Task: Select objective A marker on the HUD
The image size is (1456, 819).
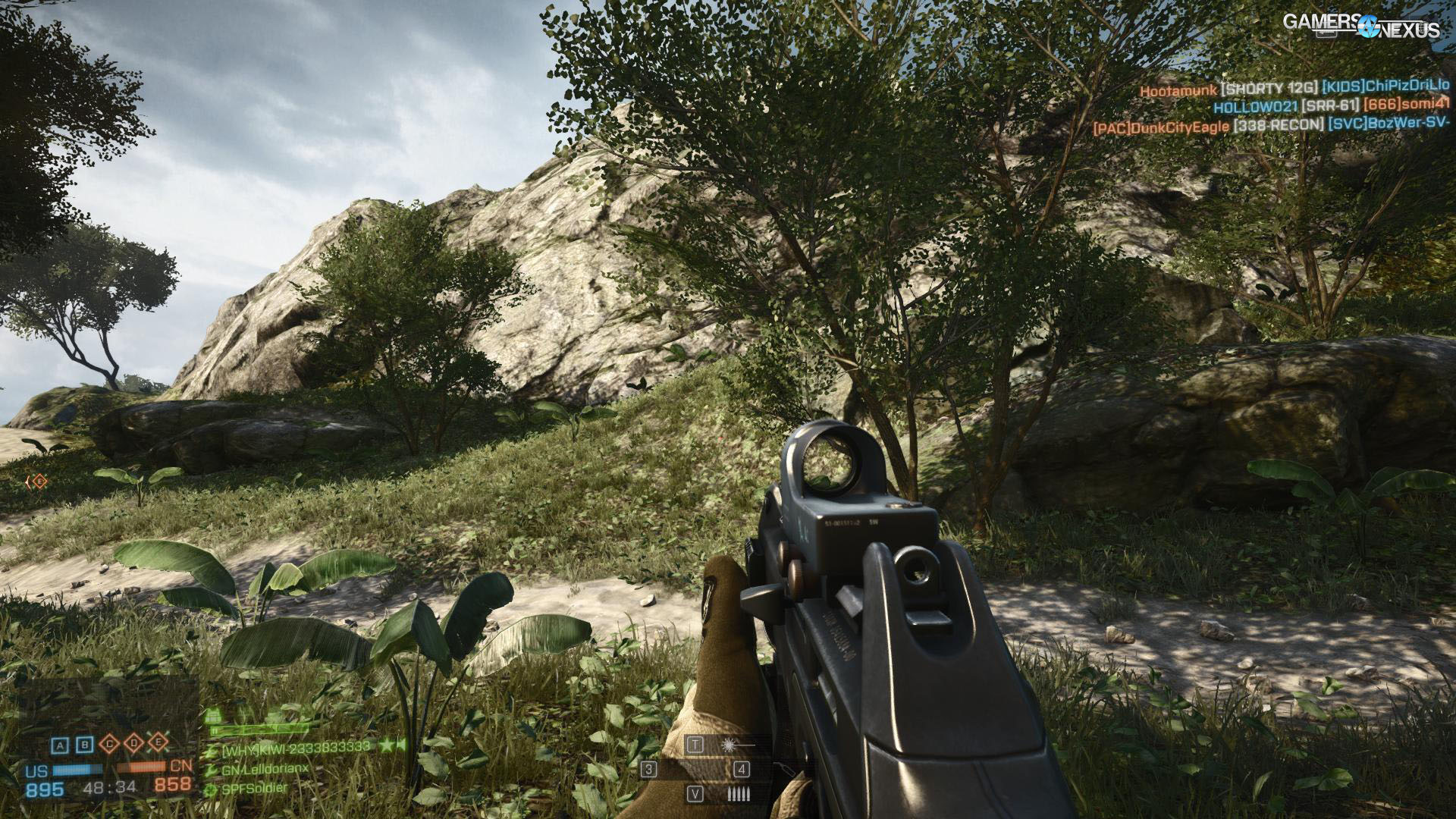Action: (60, 745)
